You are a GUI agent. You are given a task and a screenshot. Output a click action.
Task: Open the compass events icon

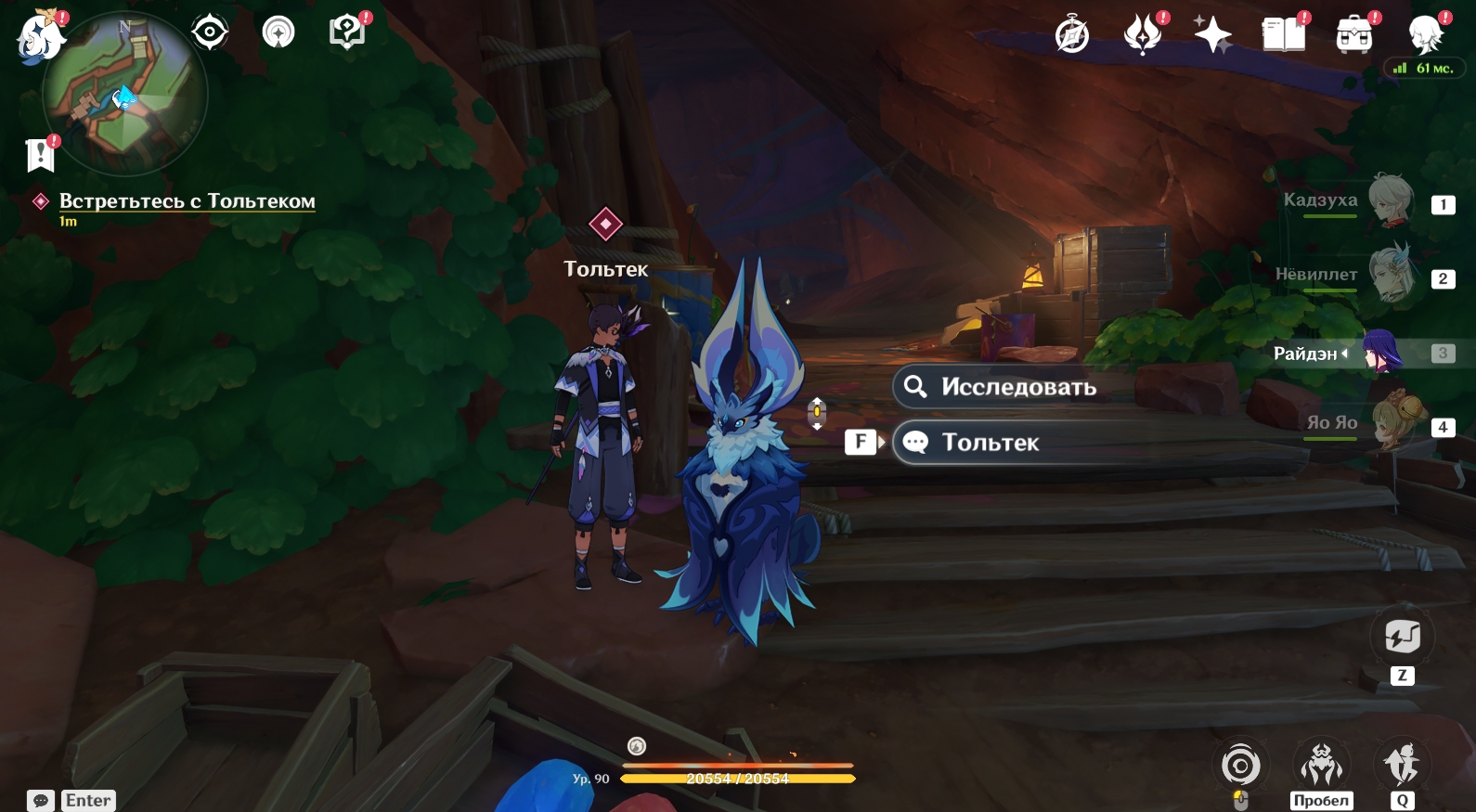point(1072,35)
